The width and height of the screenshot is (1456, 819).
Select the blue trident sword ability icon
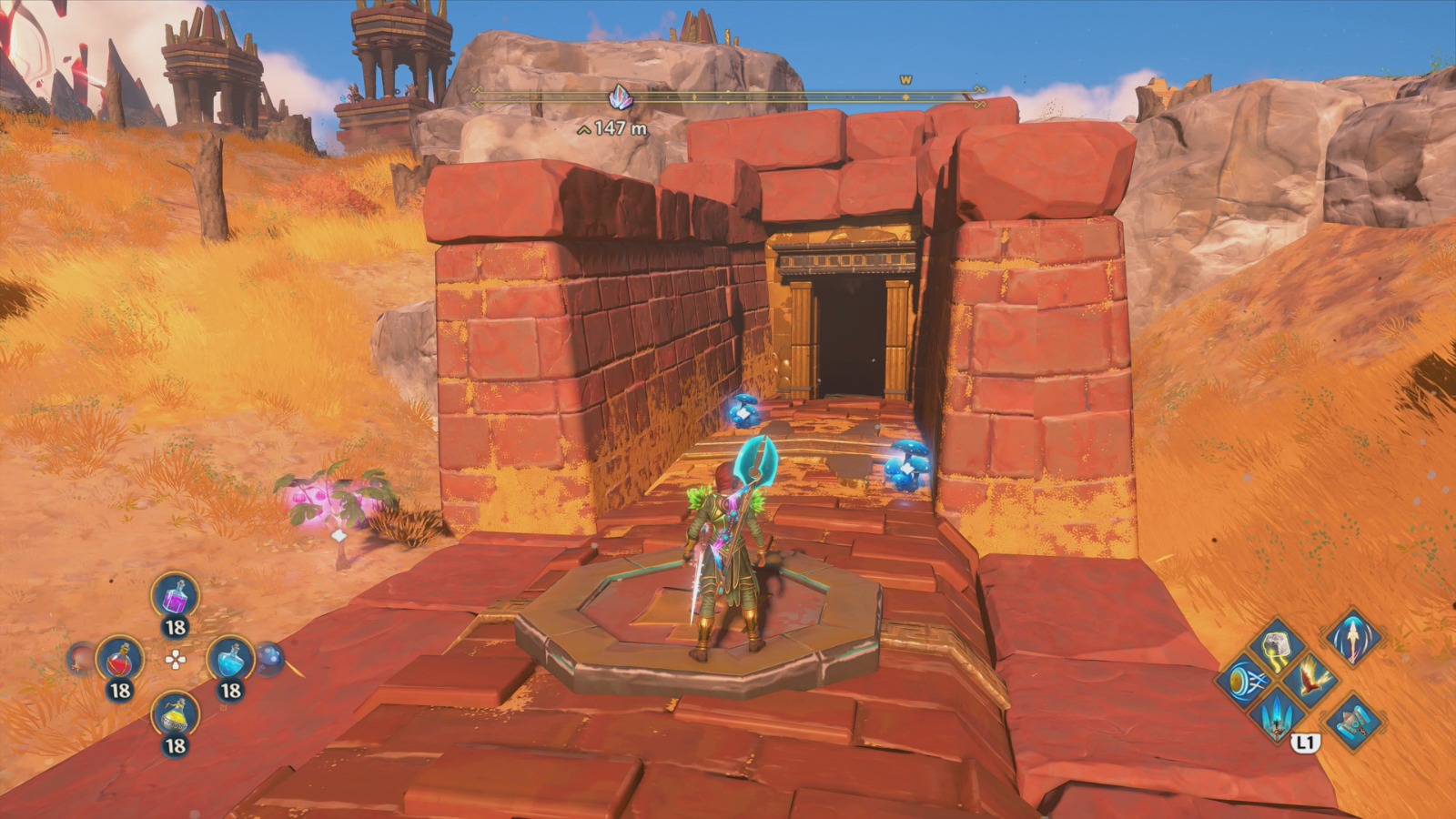(x=1275, y=717)
